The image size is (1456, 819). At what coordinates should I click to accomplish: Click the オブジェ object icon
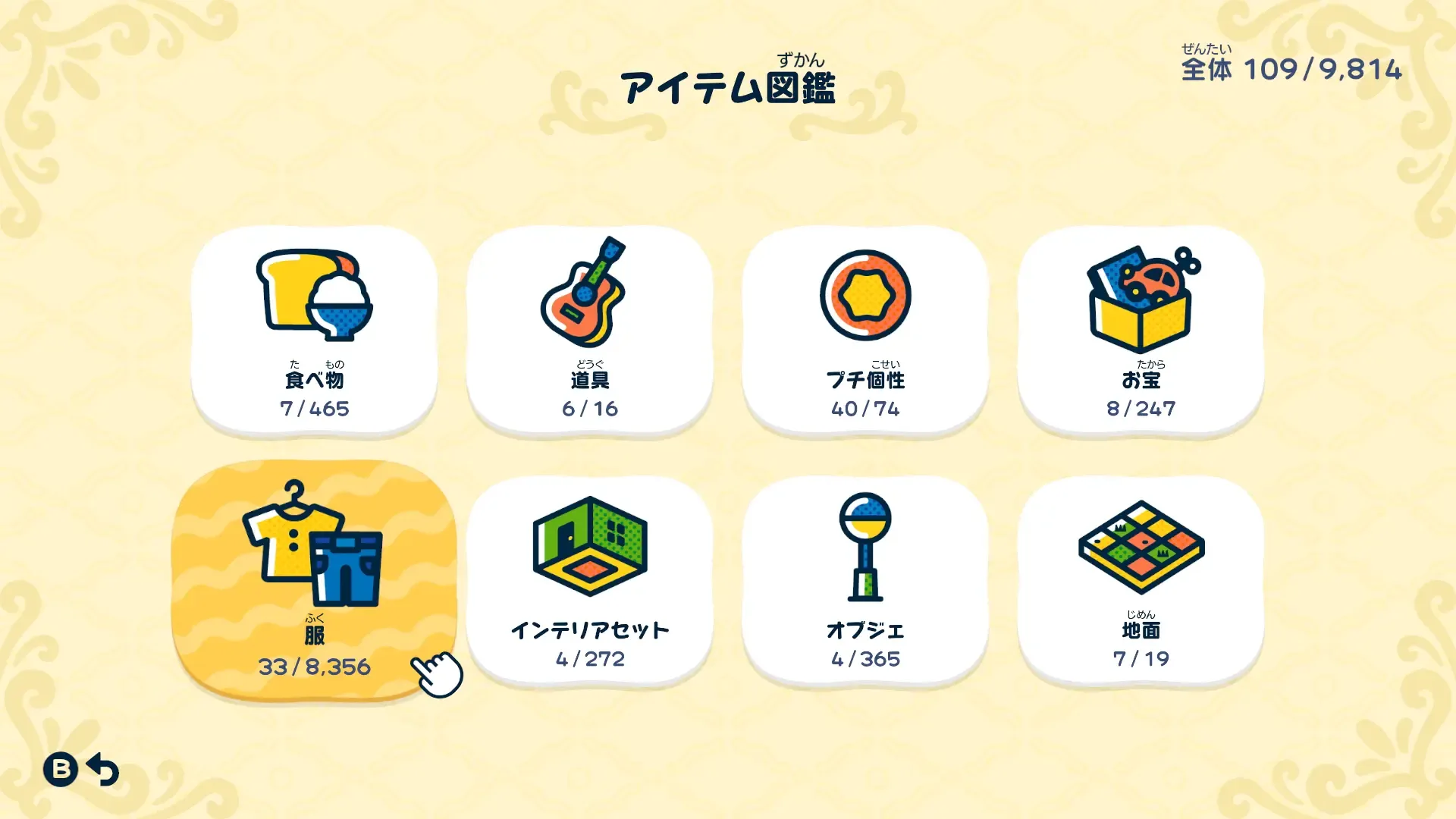tap(864, 546)
